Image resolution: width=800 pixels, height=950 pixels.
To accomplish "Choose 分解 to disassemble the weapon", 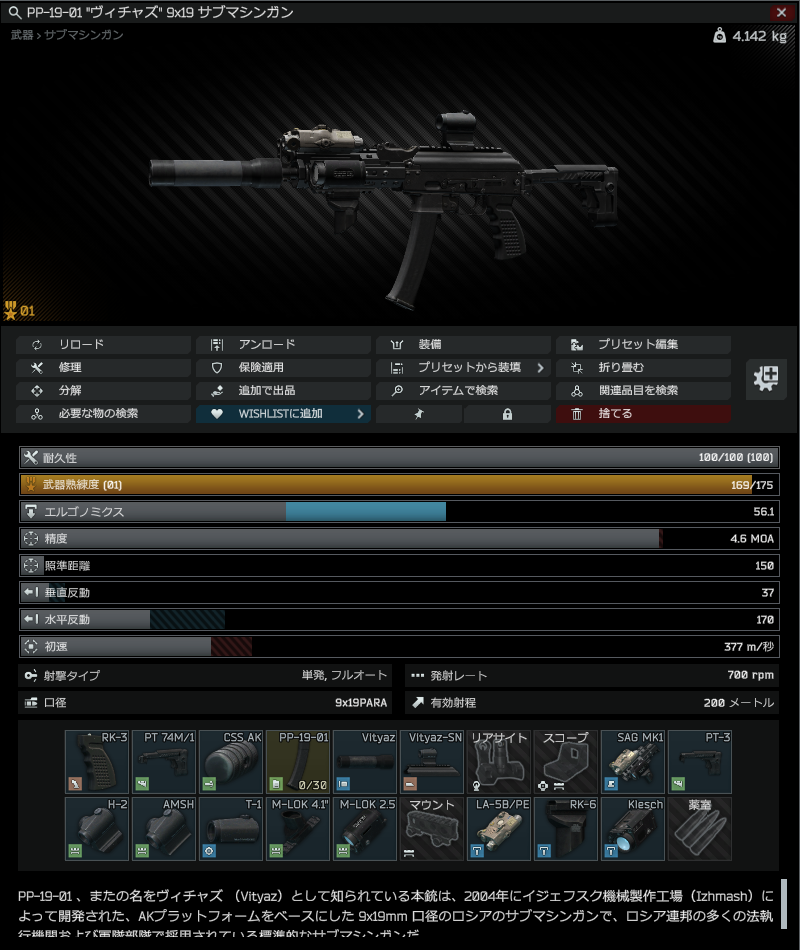I will pos(103,390).
